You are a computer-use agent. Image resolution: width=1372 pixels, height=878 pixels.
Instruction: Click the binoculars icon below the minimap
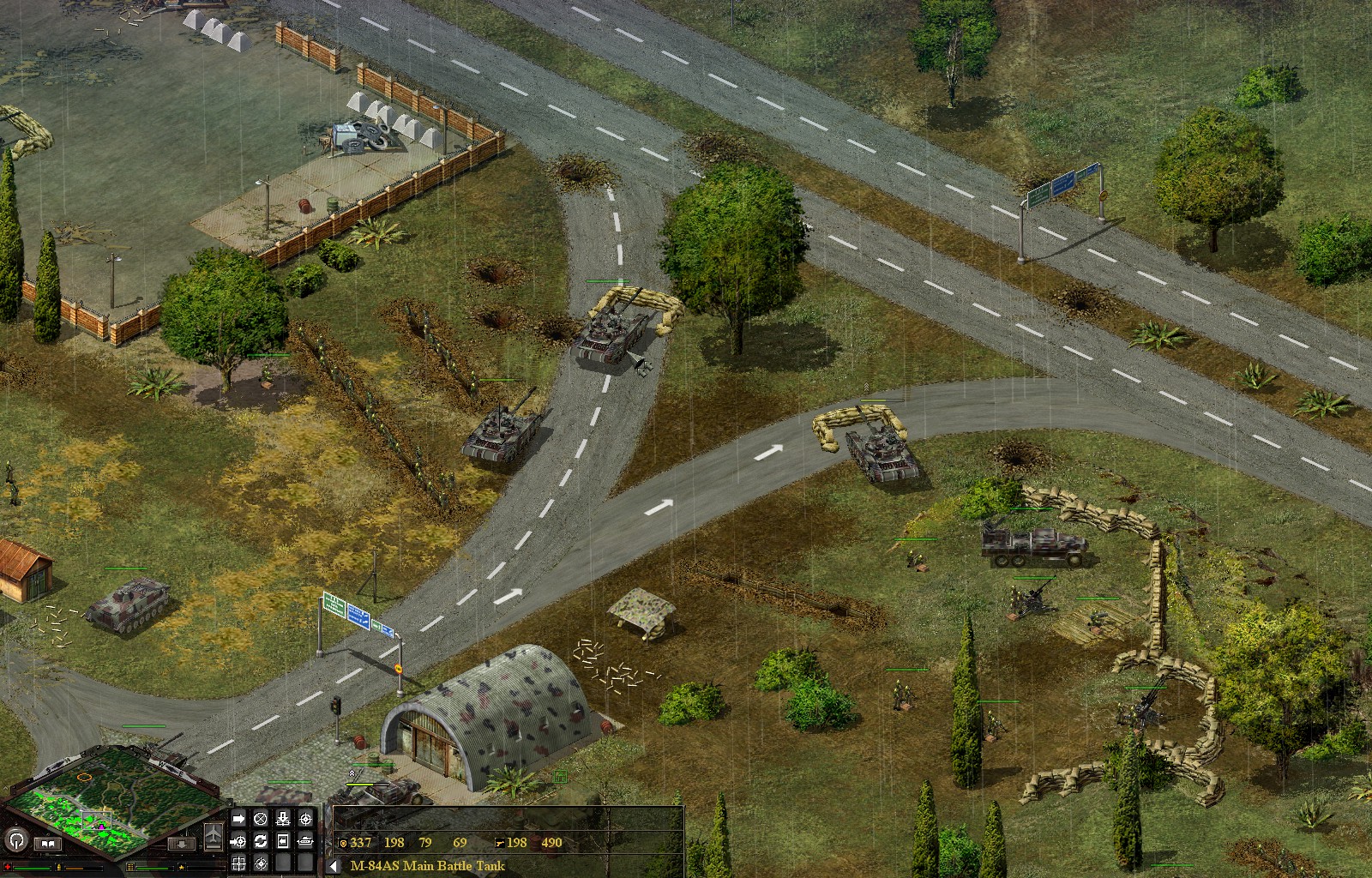[49, 844]
